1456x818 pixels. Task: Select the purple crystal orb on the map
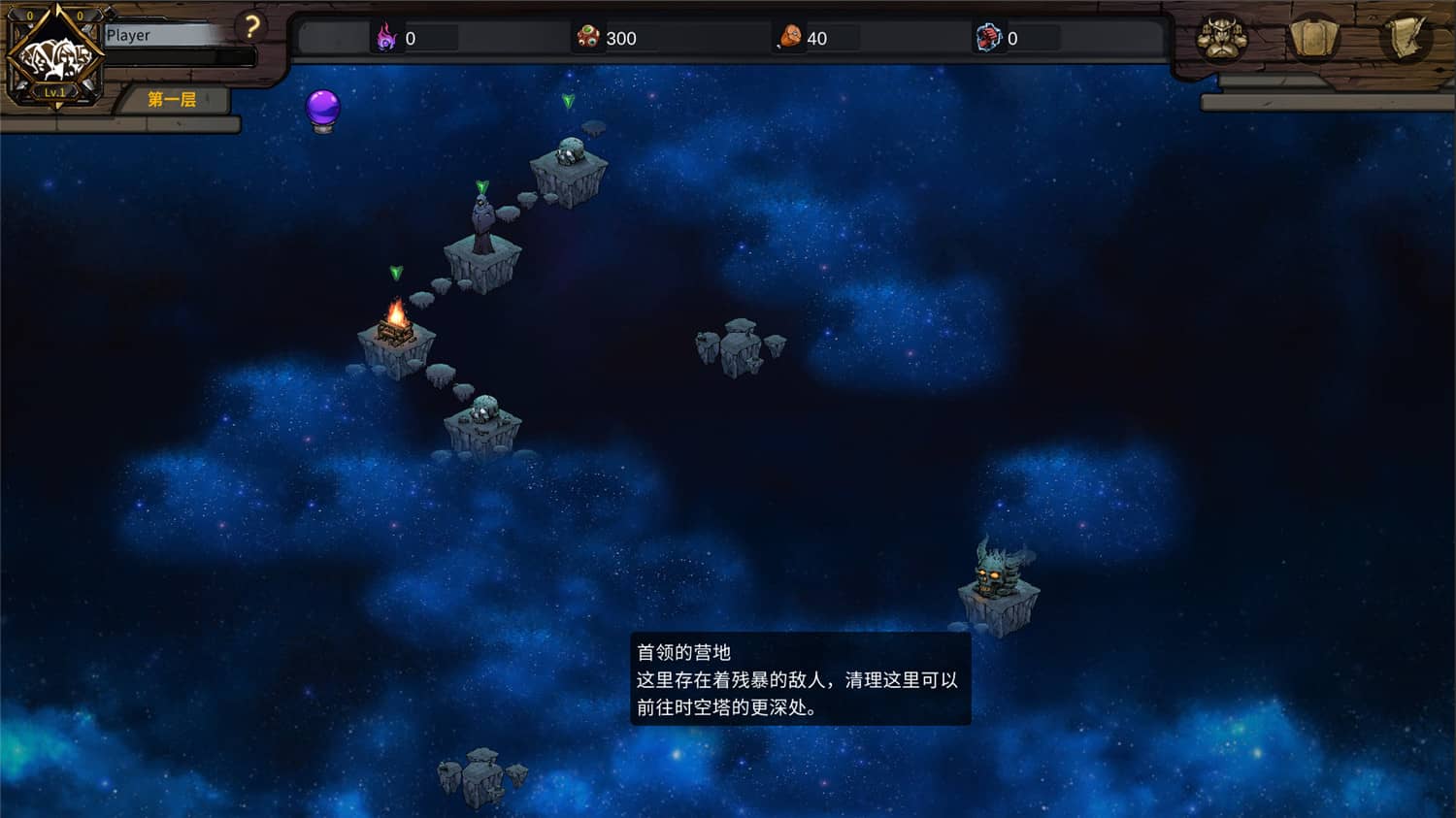click(x=322, y=109)
